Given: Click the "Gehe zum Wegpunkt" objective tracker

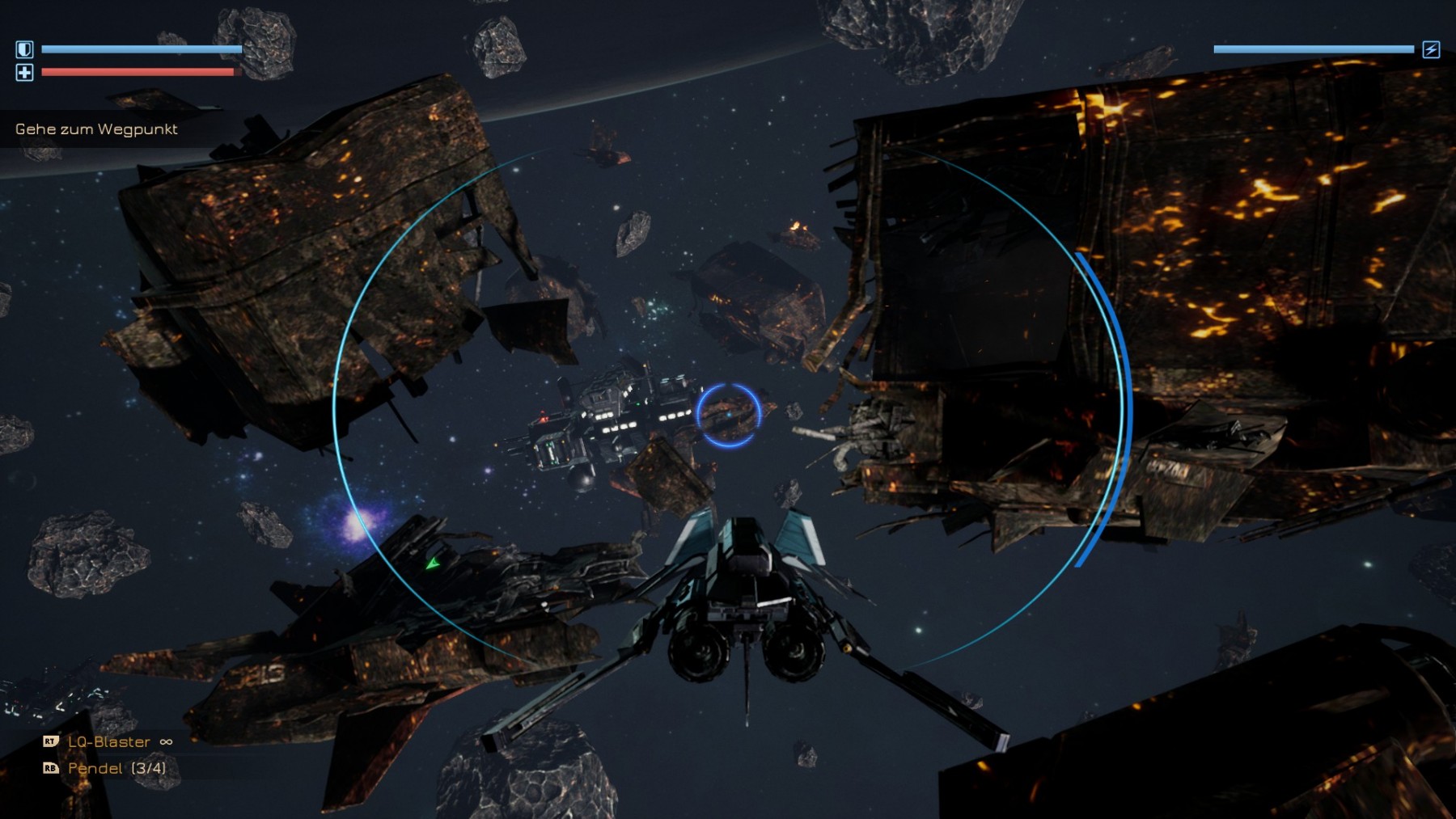Looking at the screenshot, I should coord(96,129).
